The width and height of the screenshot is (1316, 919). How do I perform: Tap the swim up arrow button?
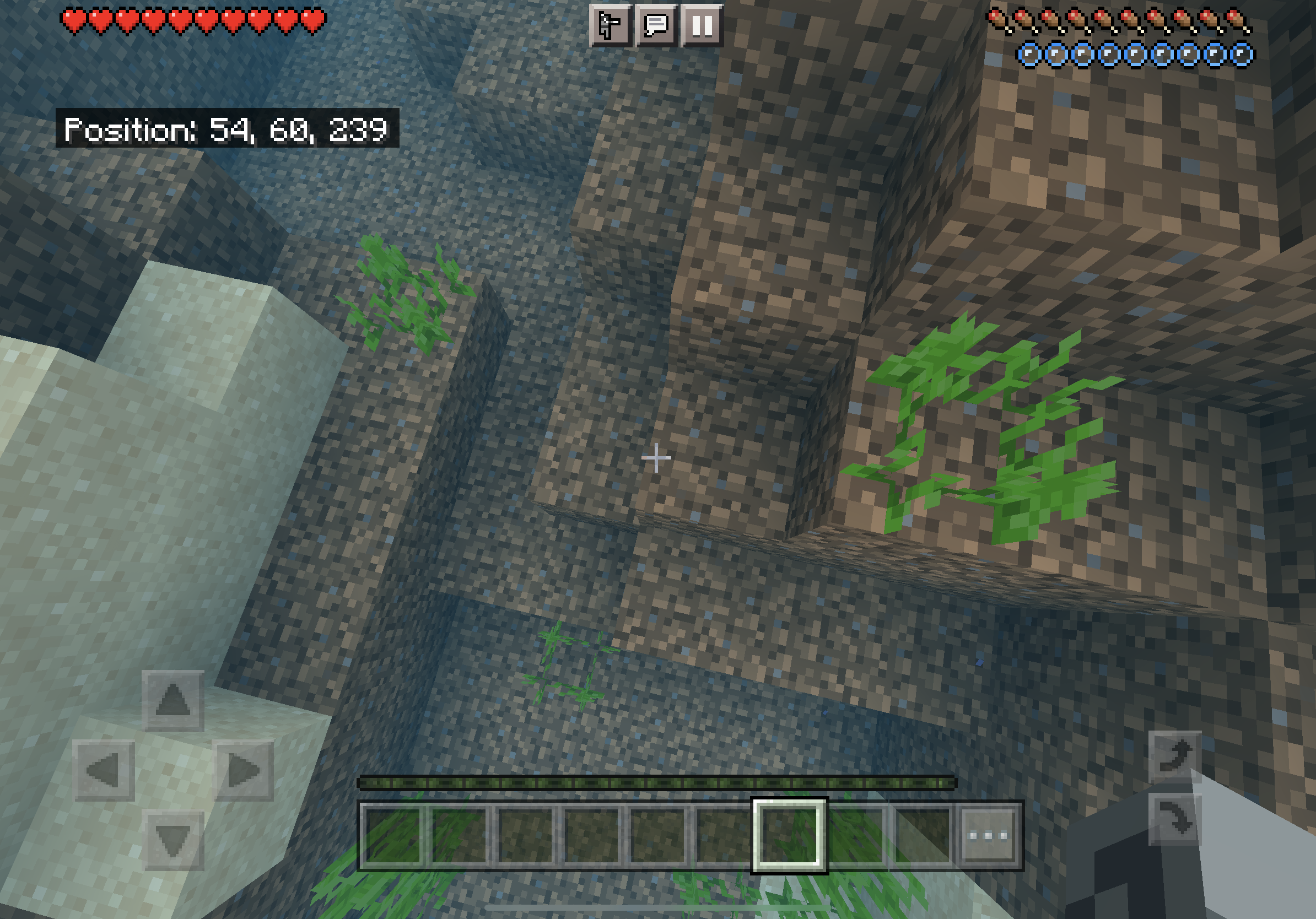[1175, 756]
